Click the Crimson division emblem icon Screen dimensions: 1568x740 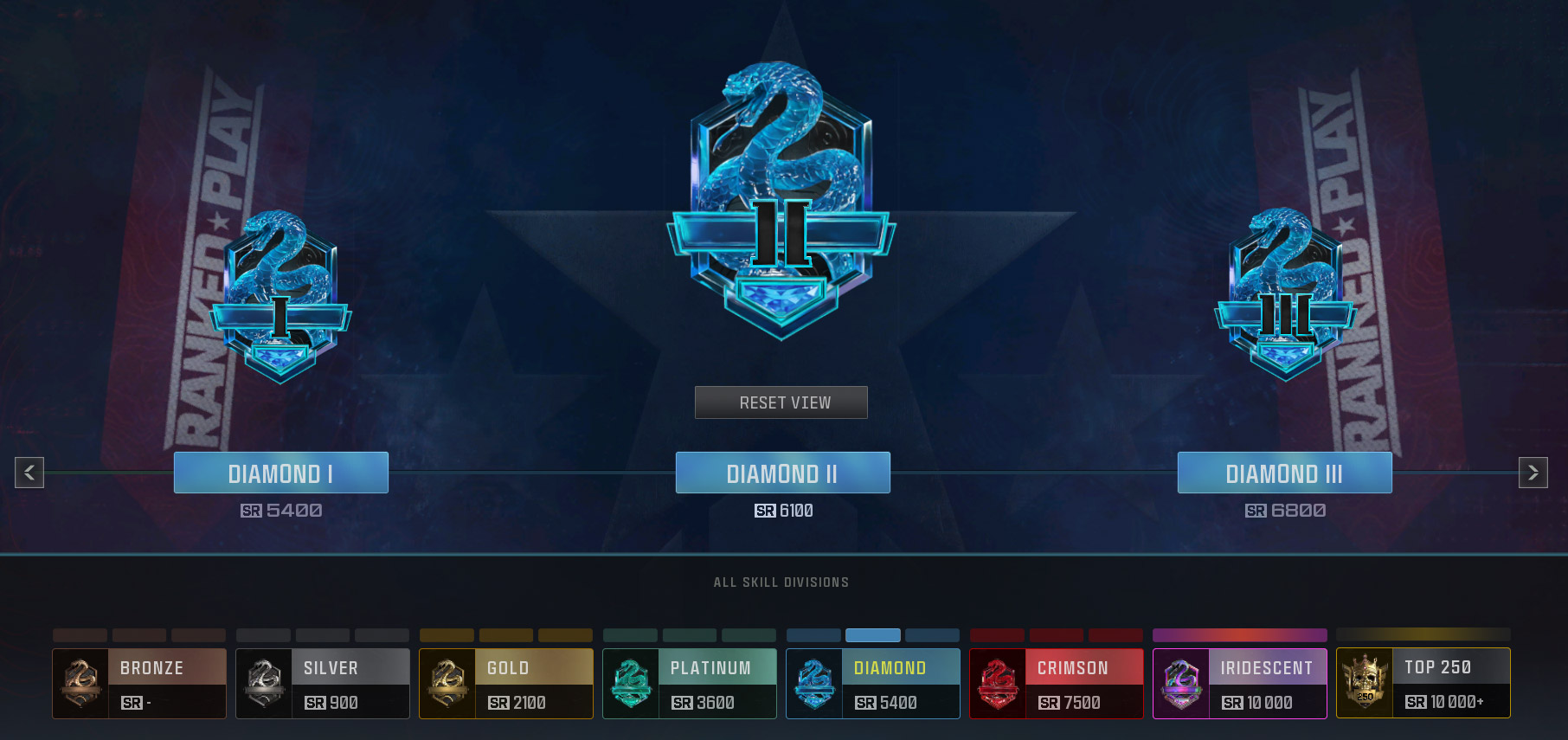[x=998, y=684]
